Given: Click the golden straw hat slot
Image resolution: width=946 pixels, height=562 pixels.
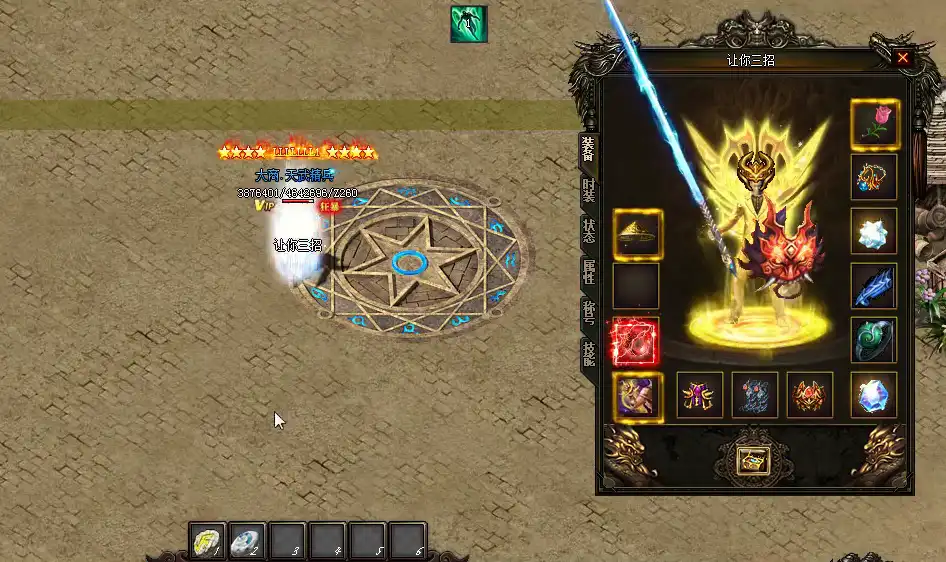Looking at the screenshot, I should (636, 233).
